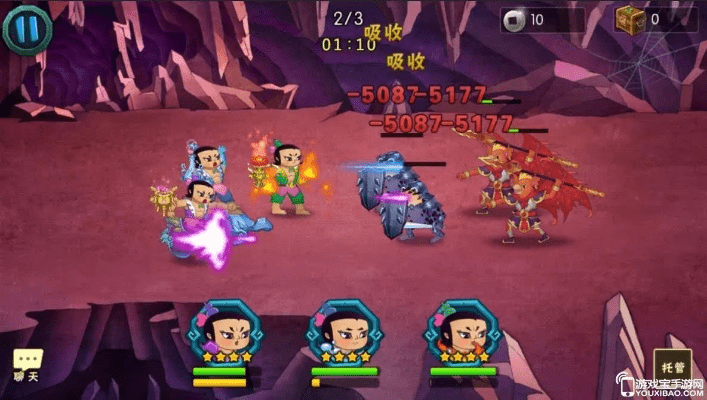
Task: Pause the battle with the round pause button
Action: click(x=26, y=27)
